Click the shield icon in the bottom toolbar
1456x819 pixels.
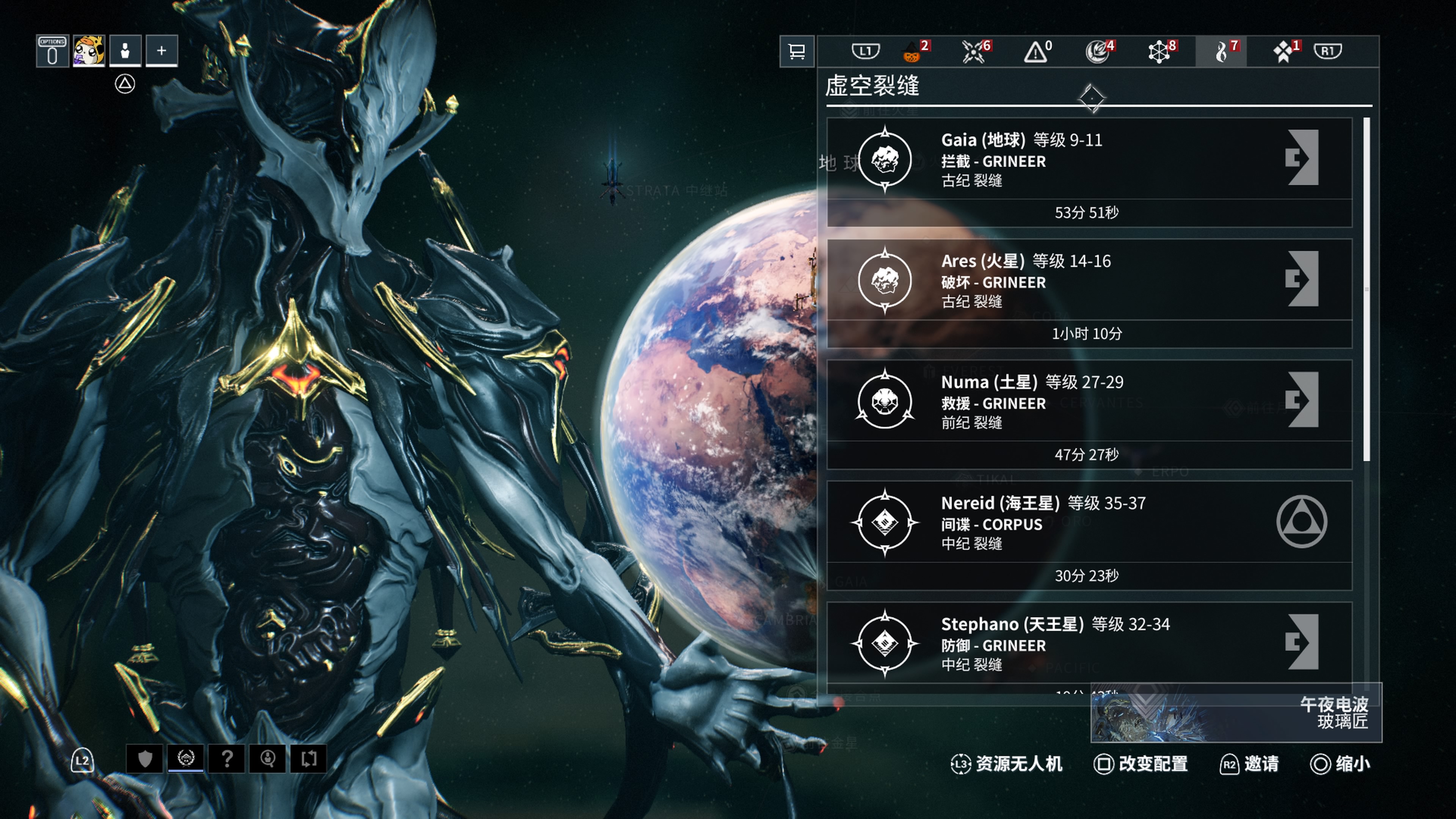coord(146,759)
